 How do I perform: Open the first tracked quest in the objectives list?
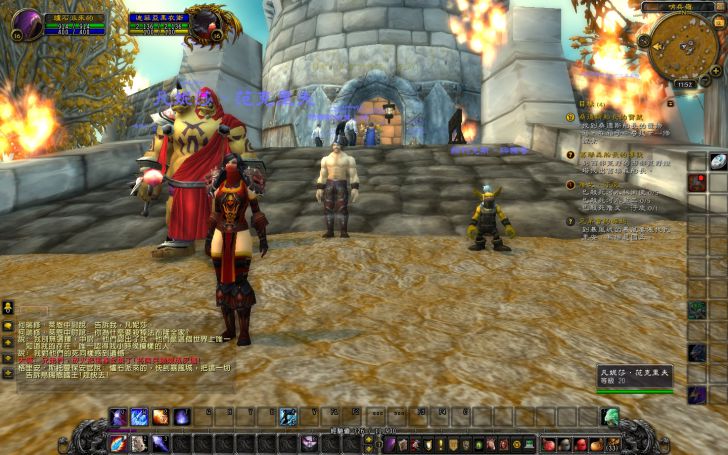620,115
